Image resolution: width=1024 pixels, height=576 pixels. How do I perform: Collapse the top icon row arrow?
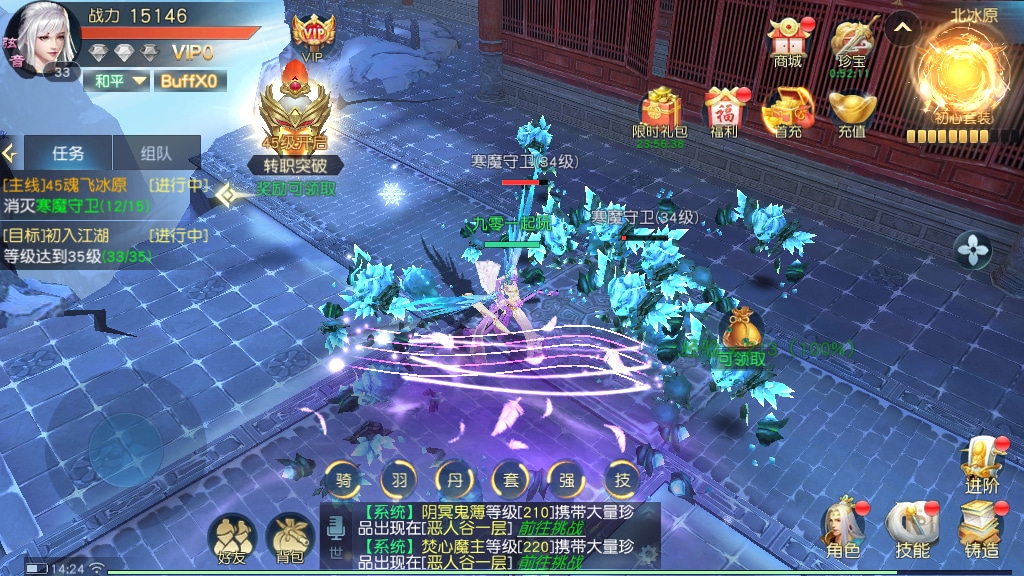pos(902,29)
